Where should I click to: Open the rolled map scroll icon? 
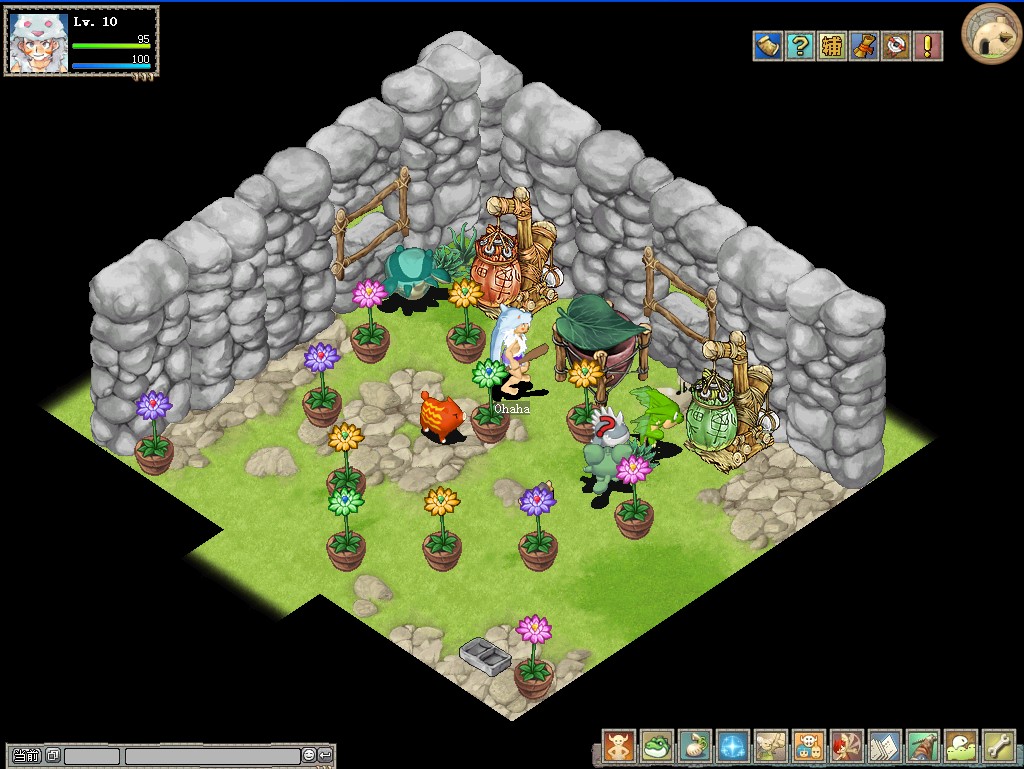[768, 46]
